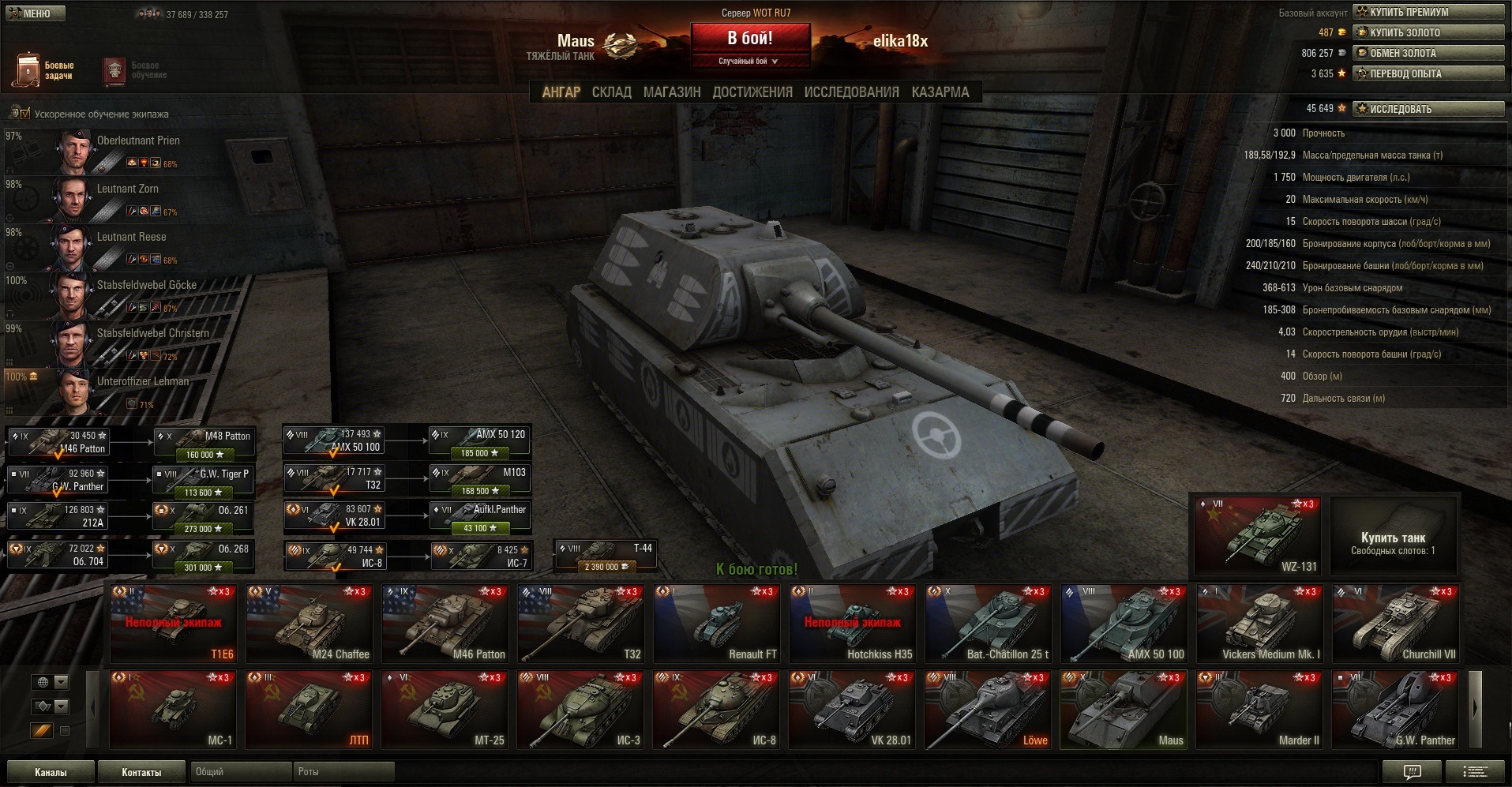
Task: Click the КУПИТЬ ПРЕМИУМ button
Action: (1428, 12)
